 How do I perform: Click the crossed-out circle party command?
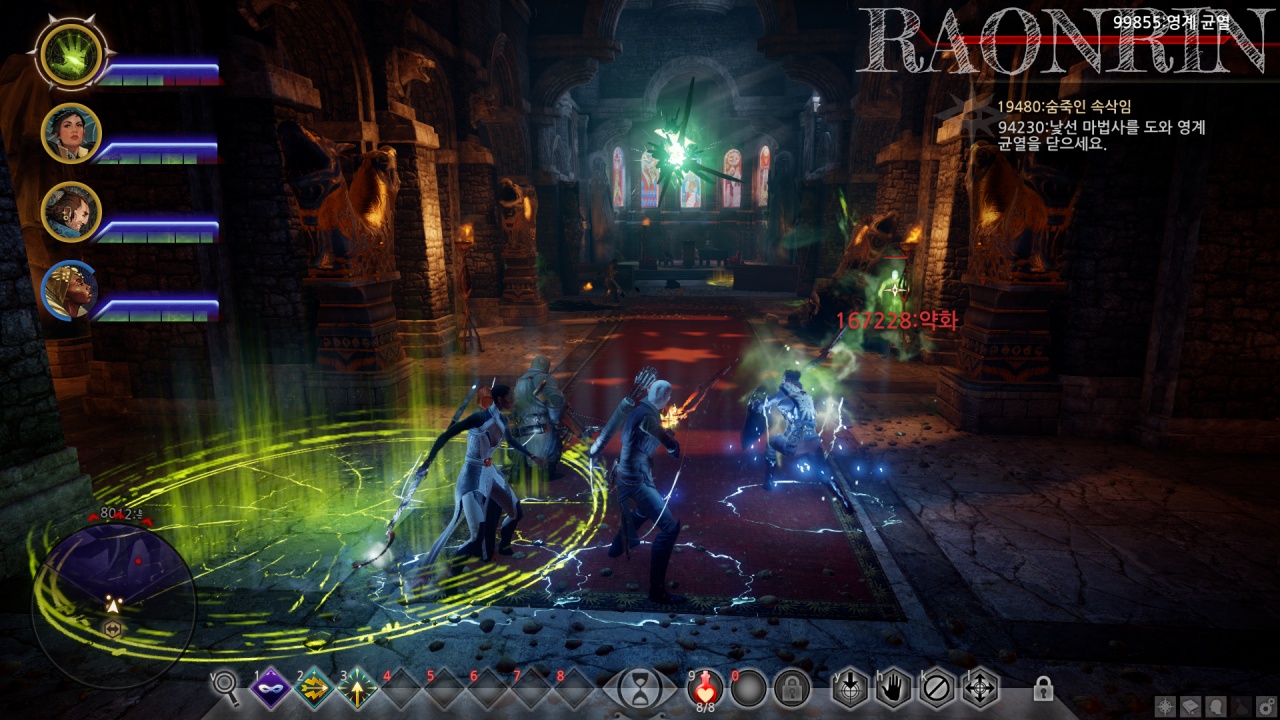pyautogui.click(x=937, y=688)
